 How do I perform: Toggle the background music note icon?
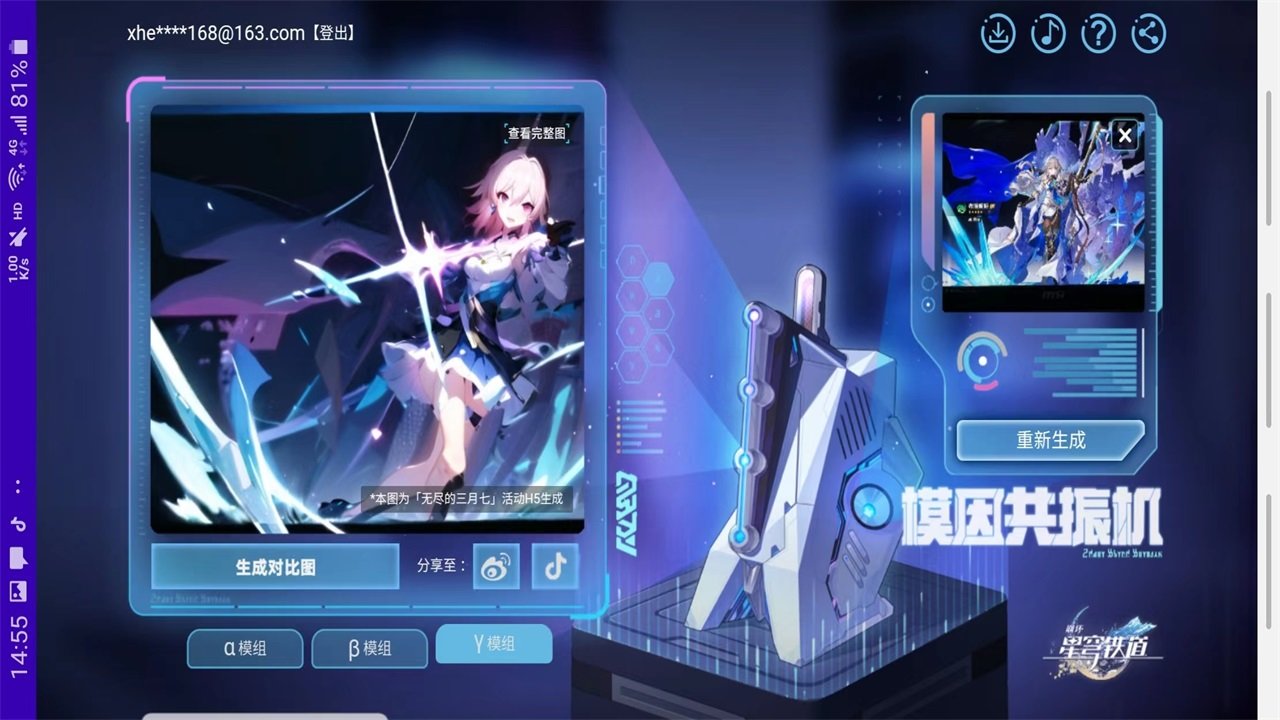tap(1047, 33)
